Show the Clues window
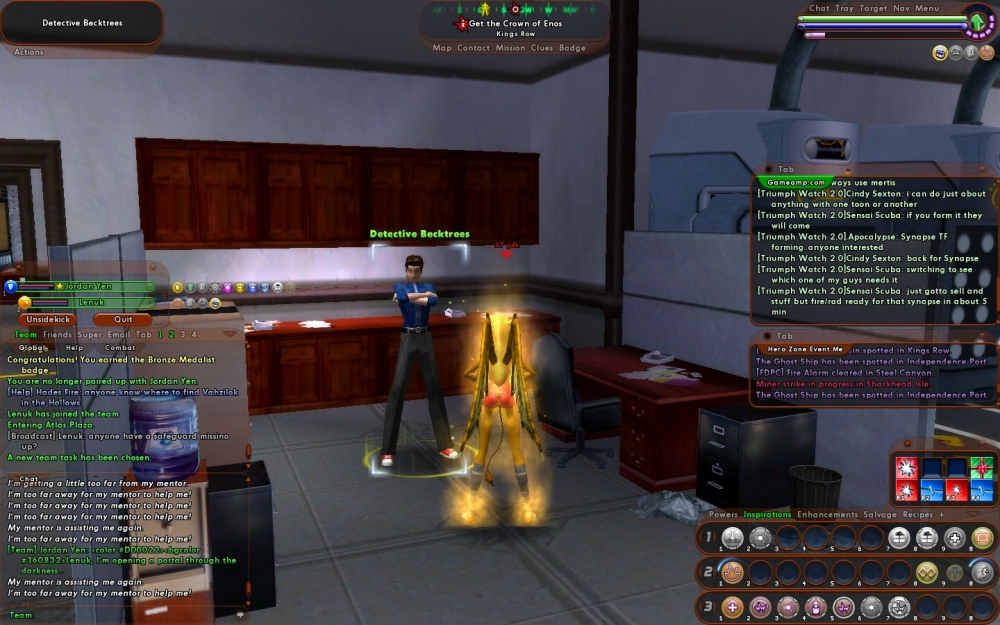The height and width of the screenshot is (625, 1000). pos(541,48)
